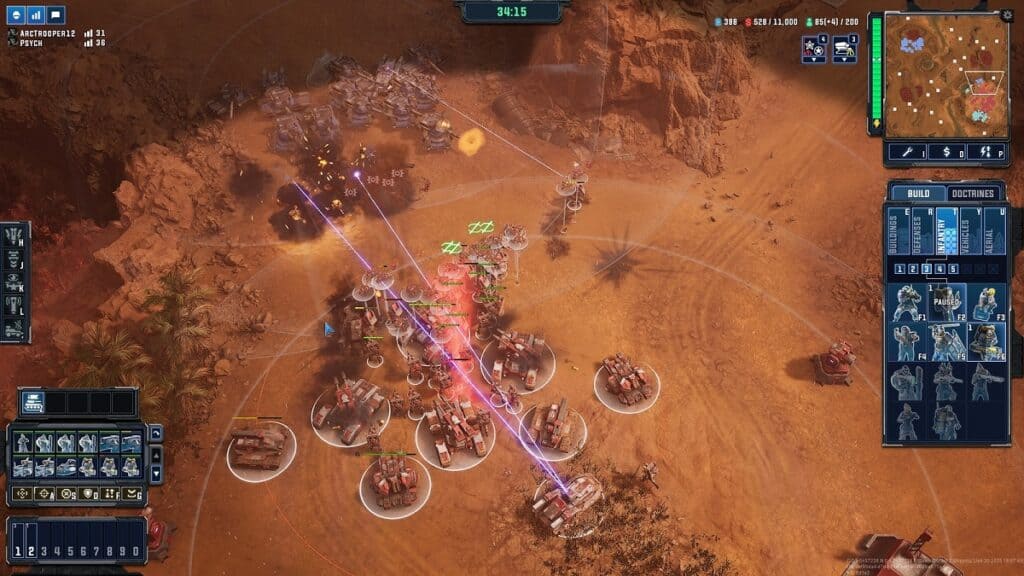Open the chat message button
Viewport: 1024px width, 576px height.
click(55, 15)
